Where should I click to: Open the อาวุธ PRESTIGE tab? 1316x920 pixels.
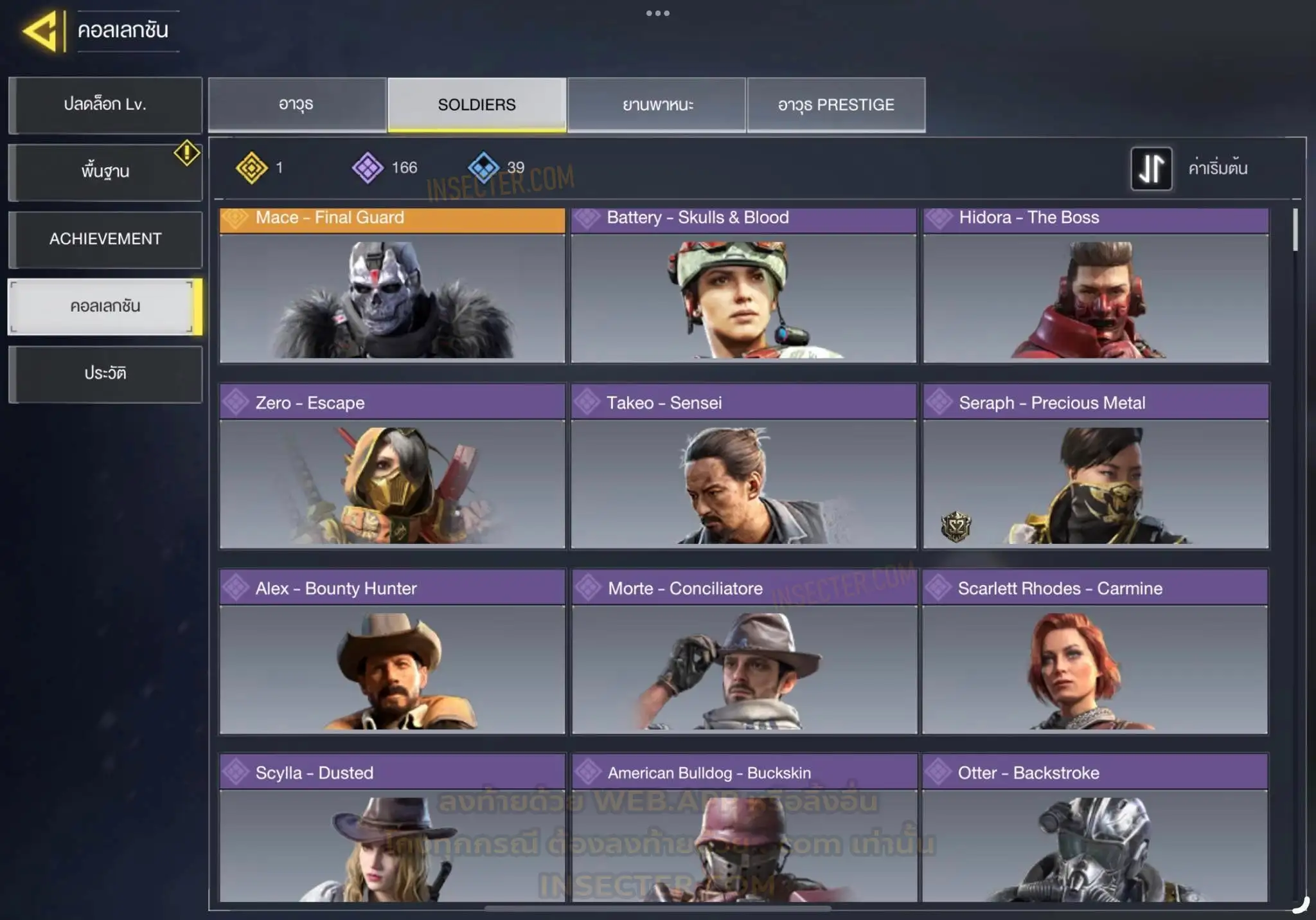tap(836, 105)
